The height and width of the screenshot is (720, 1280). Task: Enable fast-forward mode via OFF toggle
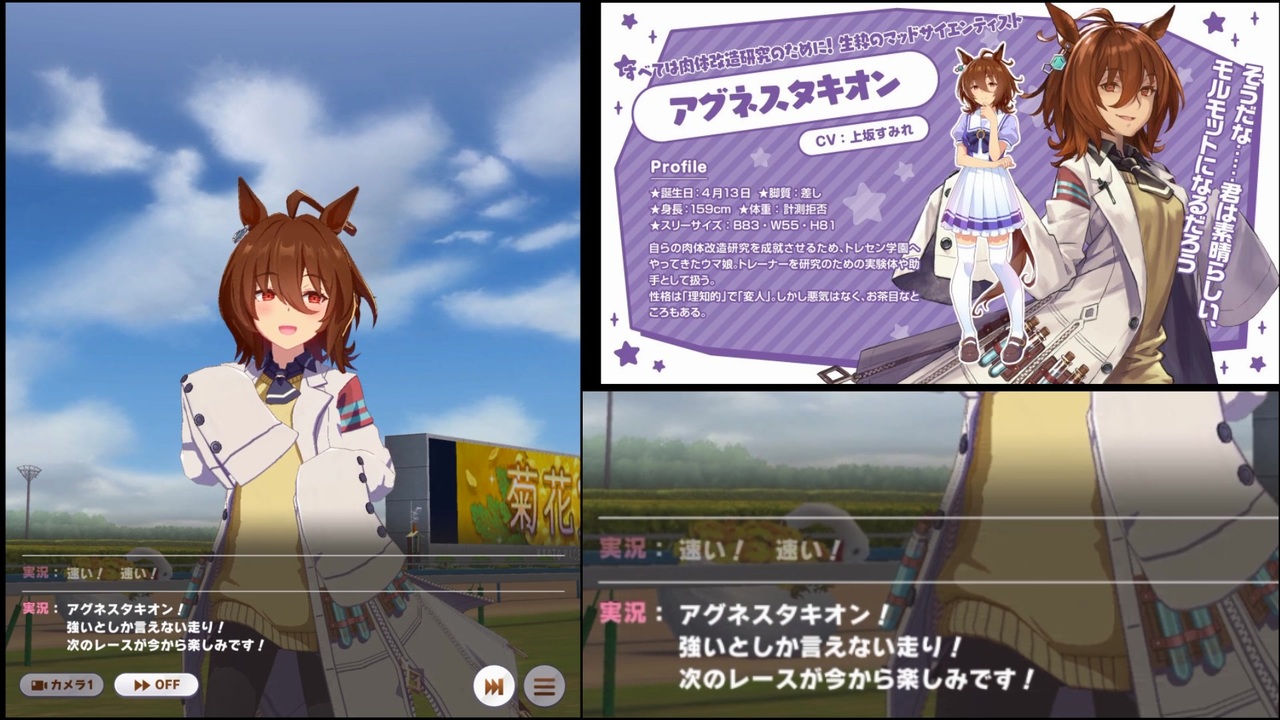(x=156, y=685)
